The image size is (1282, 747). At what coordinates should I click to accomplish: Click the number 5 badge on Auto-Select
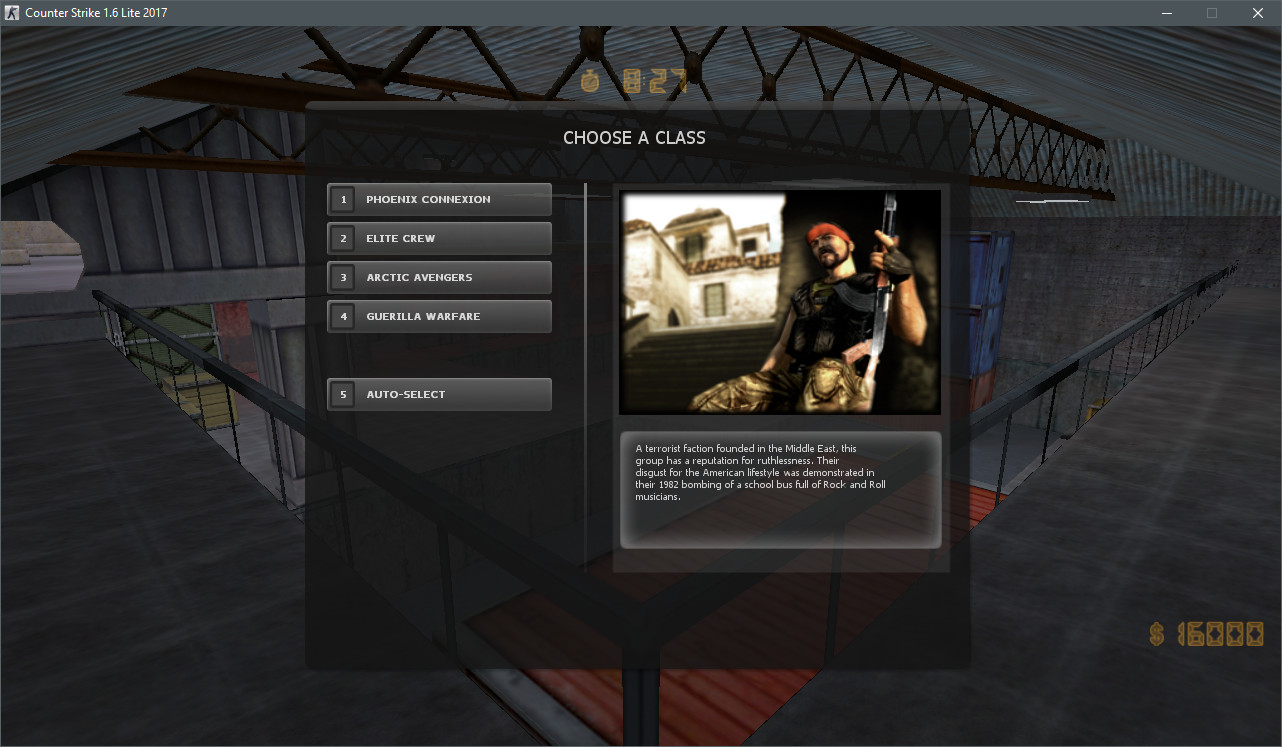coord(343,394)
